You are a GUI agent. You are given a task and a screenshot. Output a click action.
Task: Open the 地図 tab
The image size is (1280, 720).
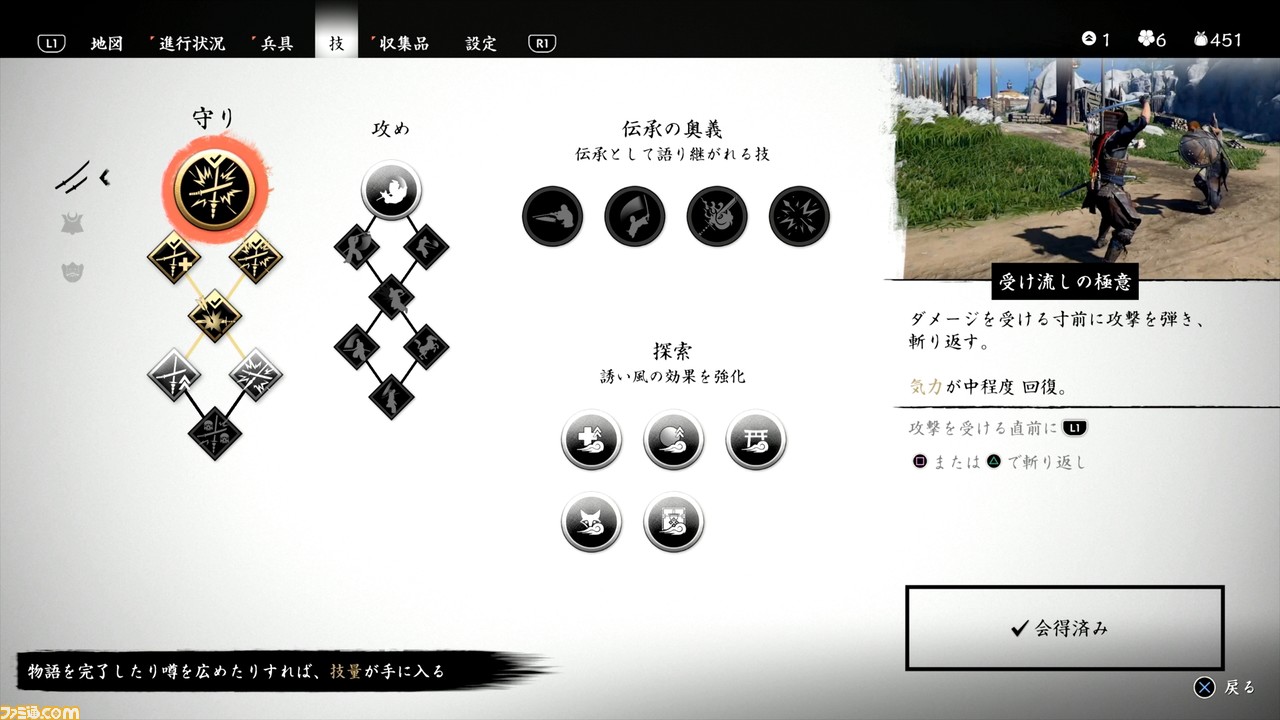[107, 43]
